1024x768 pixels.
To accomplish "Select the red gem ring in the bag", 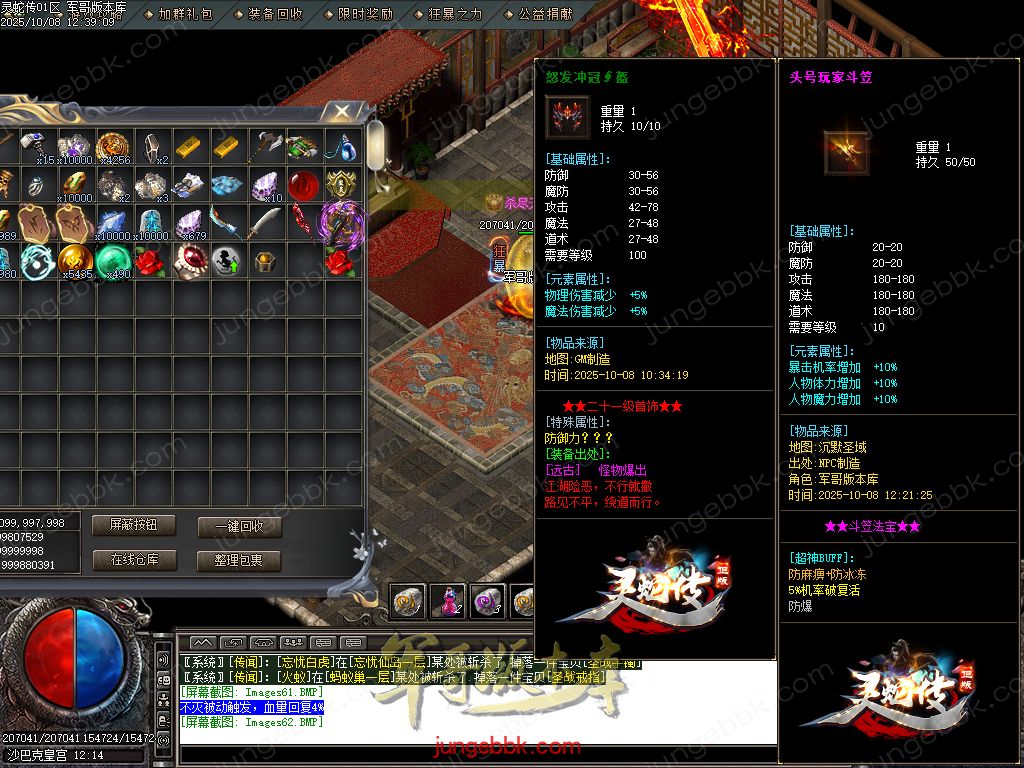I will [x=188, y=260].
